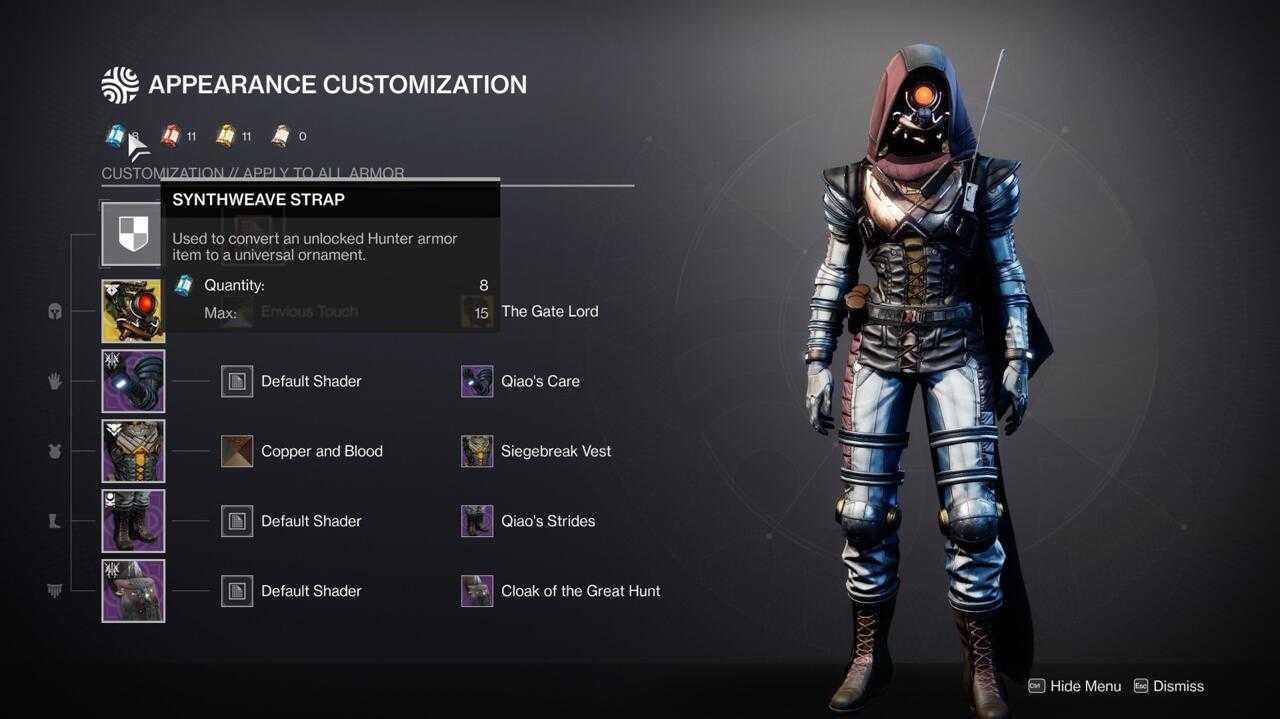
Task: Select the helmet armor piece with red eye
Action: coord(133,311)
